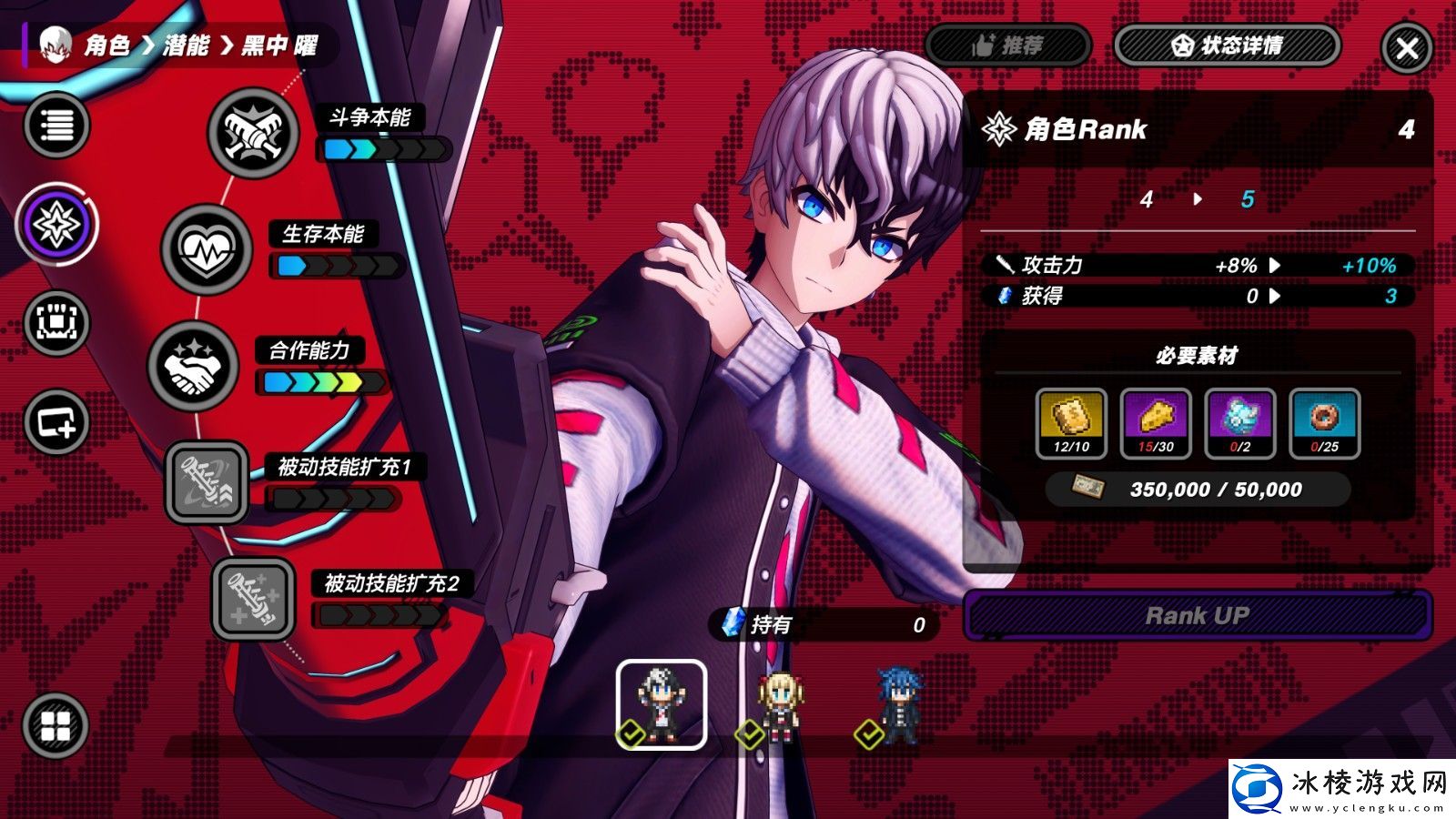Open 被动技能扩充2 passive skill node

(x=253, y=599)
